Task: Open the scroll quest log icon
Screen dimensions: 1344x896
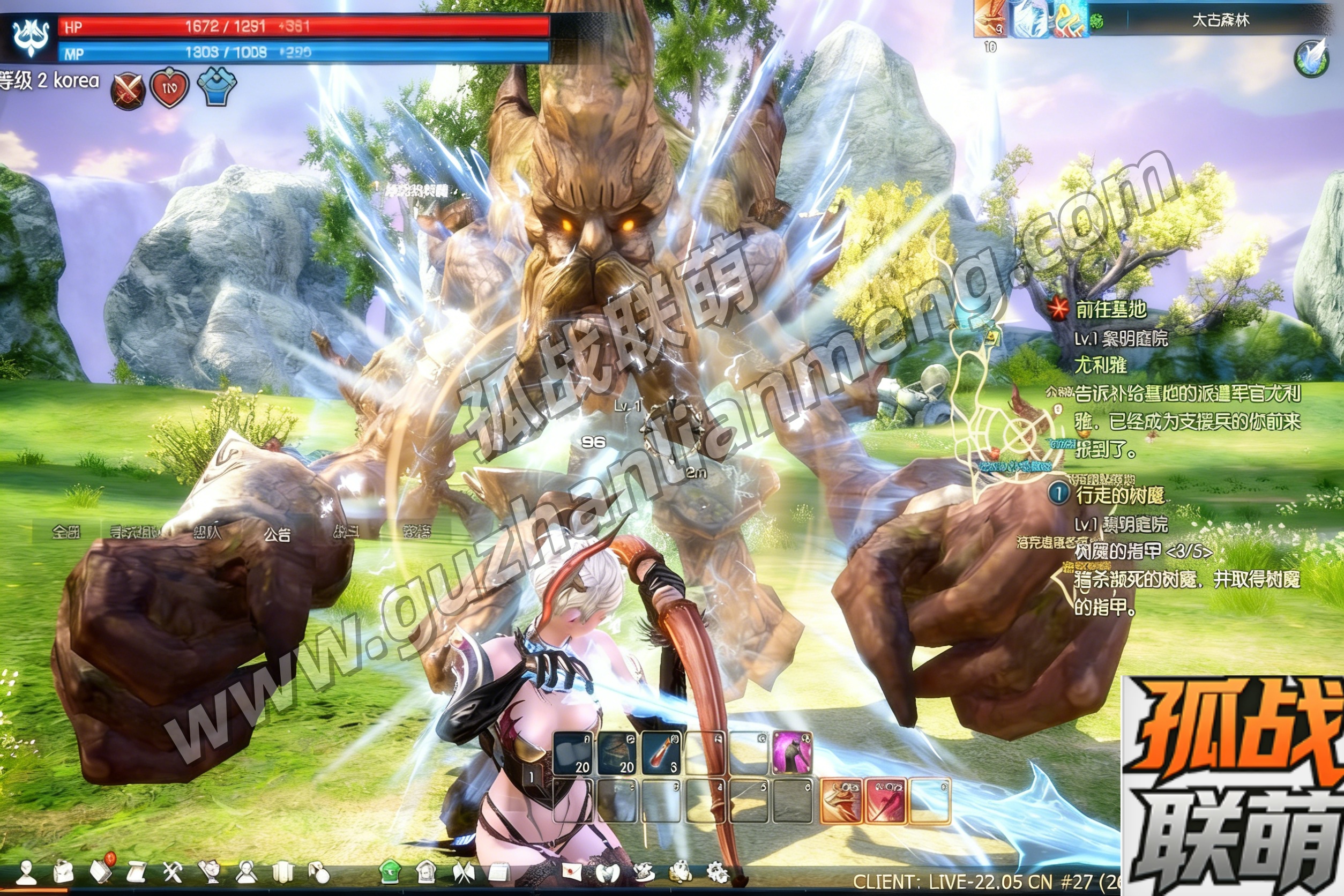Action: (x=137, y=872)
